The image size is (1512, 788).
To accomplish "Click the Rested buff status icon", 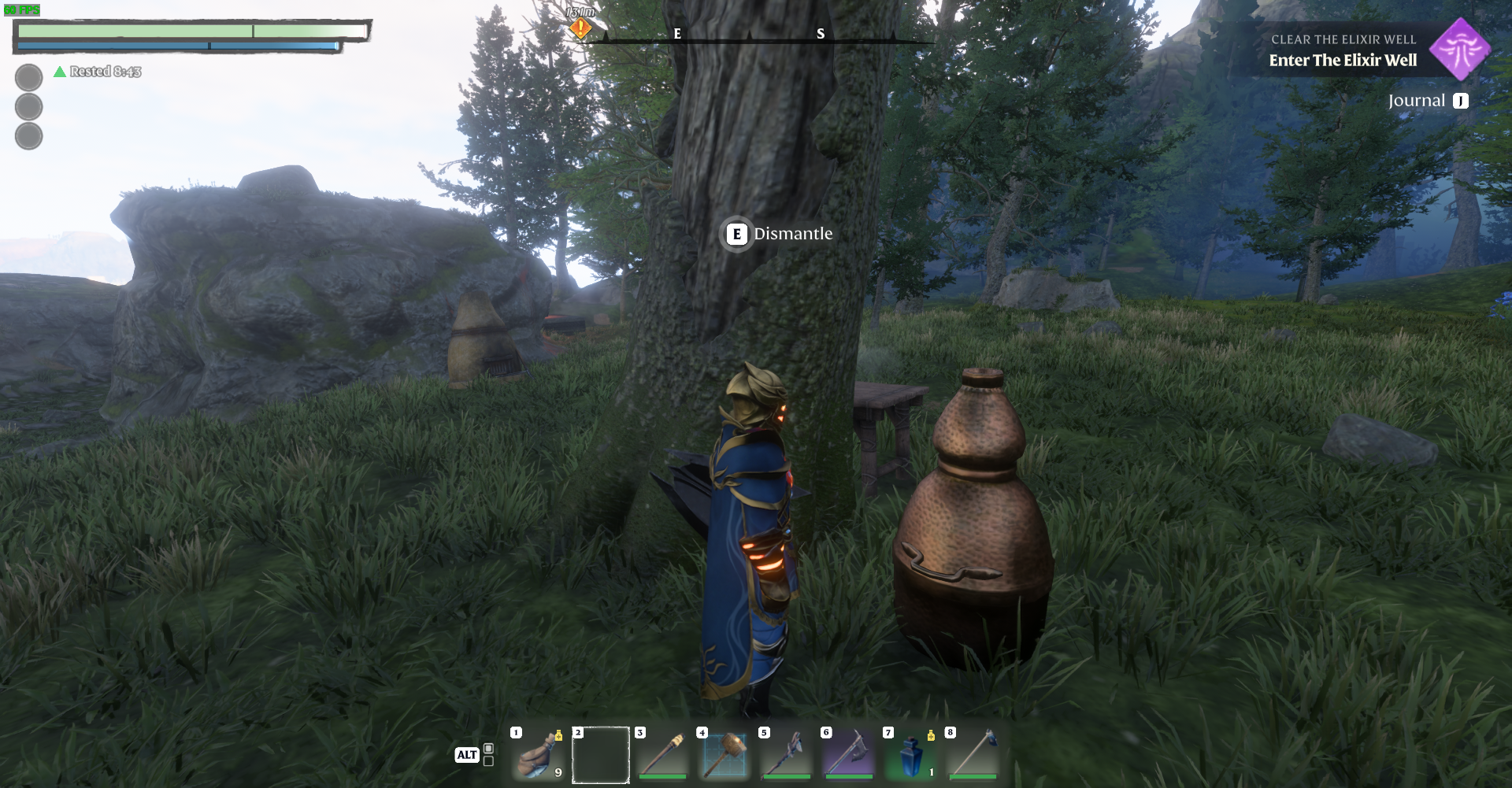I will pyautogui.click(x=60, y=72).
